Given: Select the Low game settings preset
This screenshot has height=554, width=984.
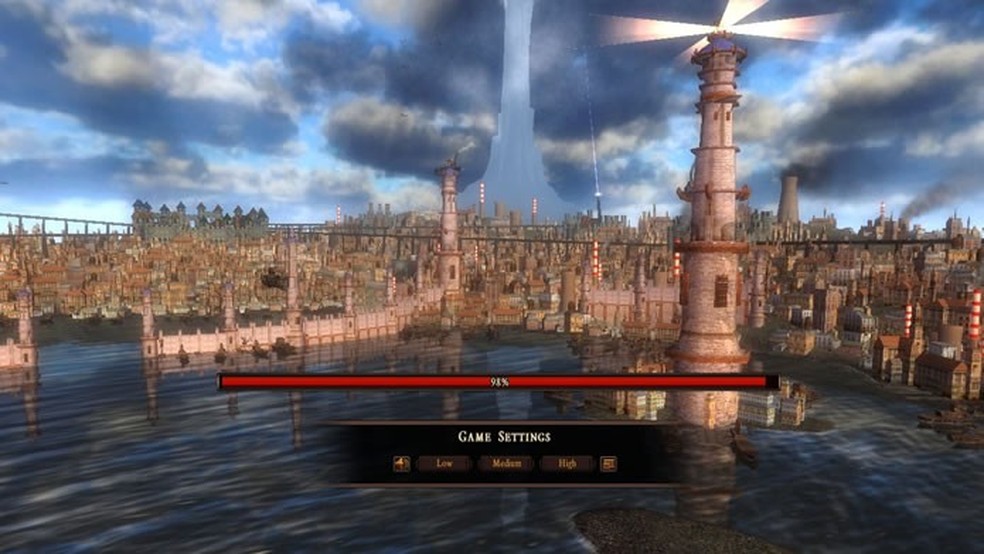Looking at the screenshot, I should (x=444, y=464).
